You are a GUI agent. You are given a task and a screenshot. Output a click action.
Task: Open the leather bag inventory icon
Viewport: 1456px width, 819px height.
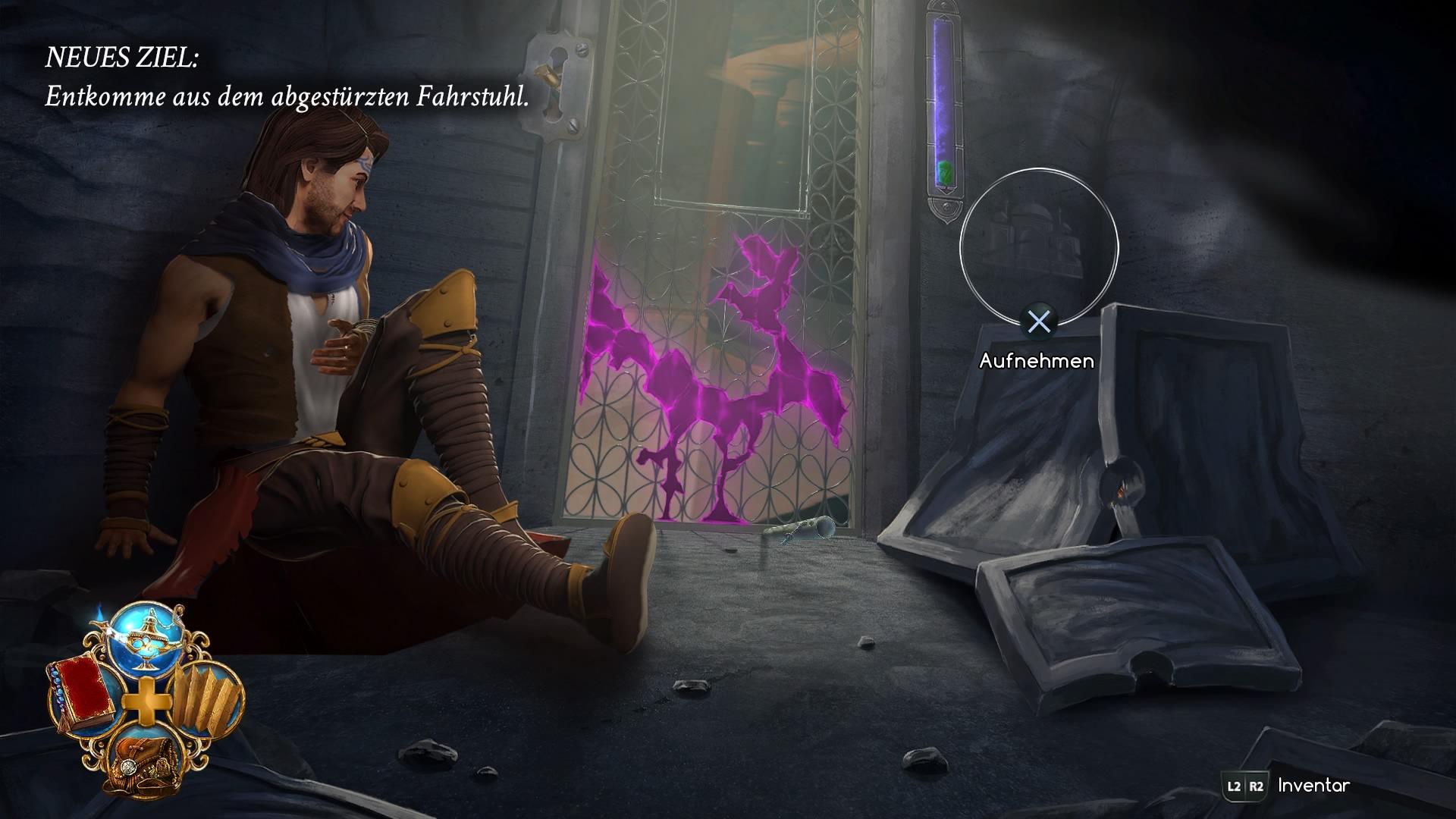pyautogui.click(x=144, y=761)
